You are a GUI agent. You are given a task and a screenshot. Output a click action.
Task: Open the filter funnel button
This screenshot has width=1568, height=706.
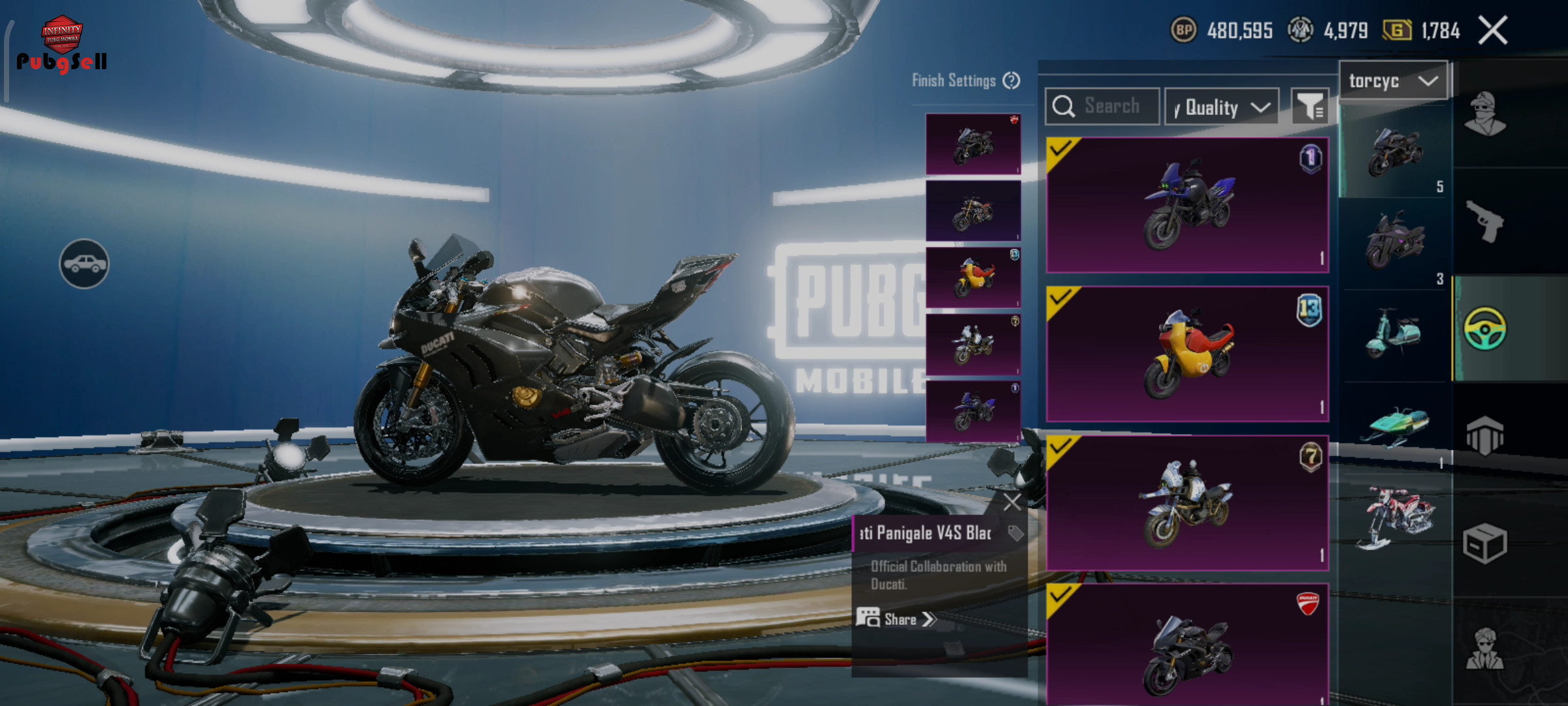point(1309,107)
